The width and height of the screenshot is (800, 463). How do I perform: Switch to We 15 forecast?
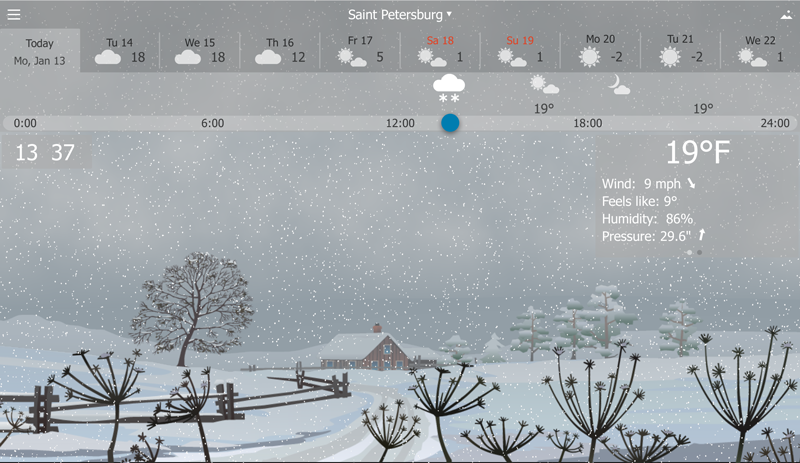point(200,51)
